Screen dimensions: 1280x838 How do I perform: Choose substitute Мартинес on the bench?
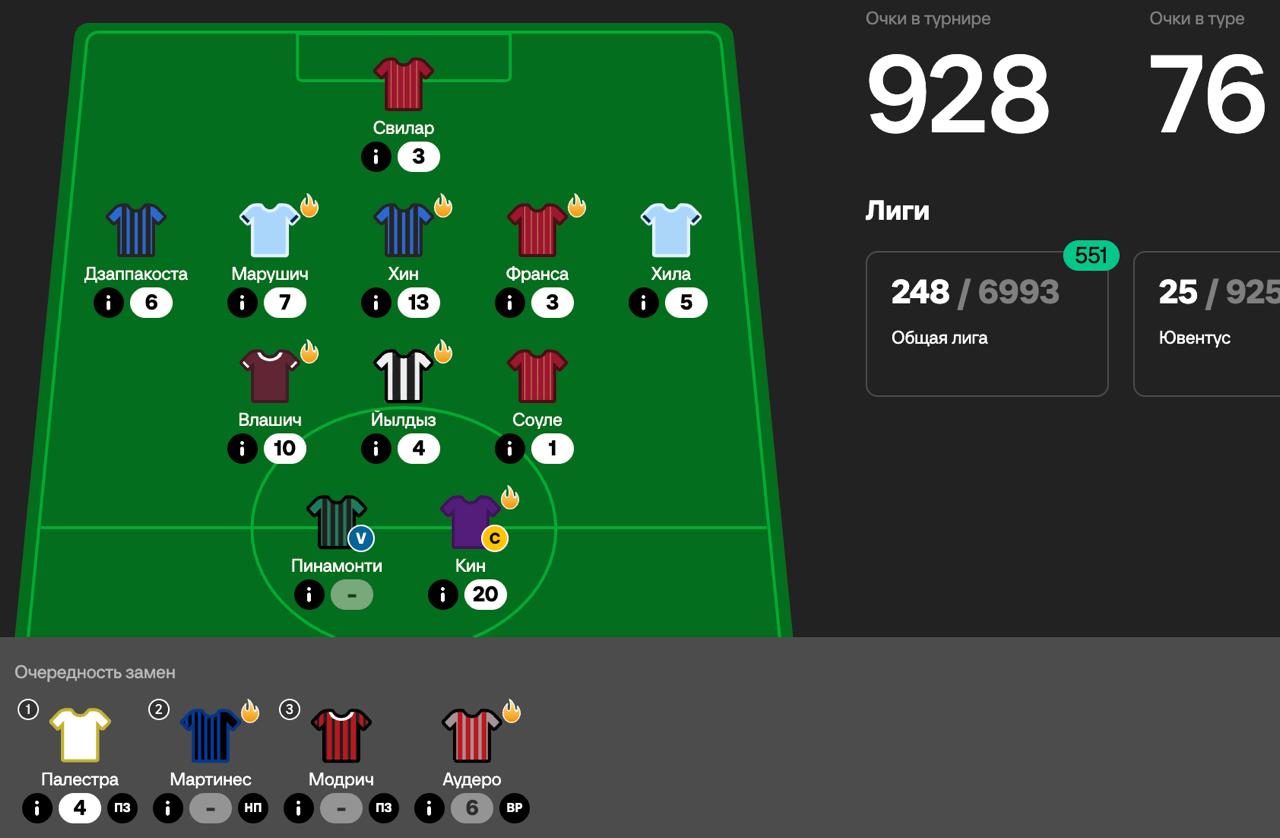pos(210,735)
